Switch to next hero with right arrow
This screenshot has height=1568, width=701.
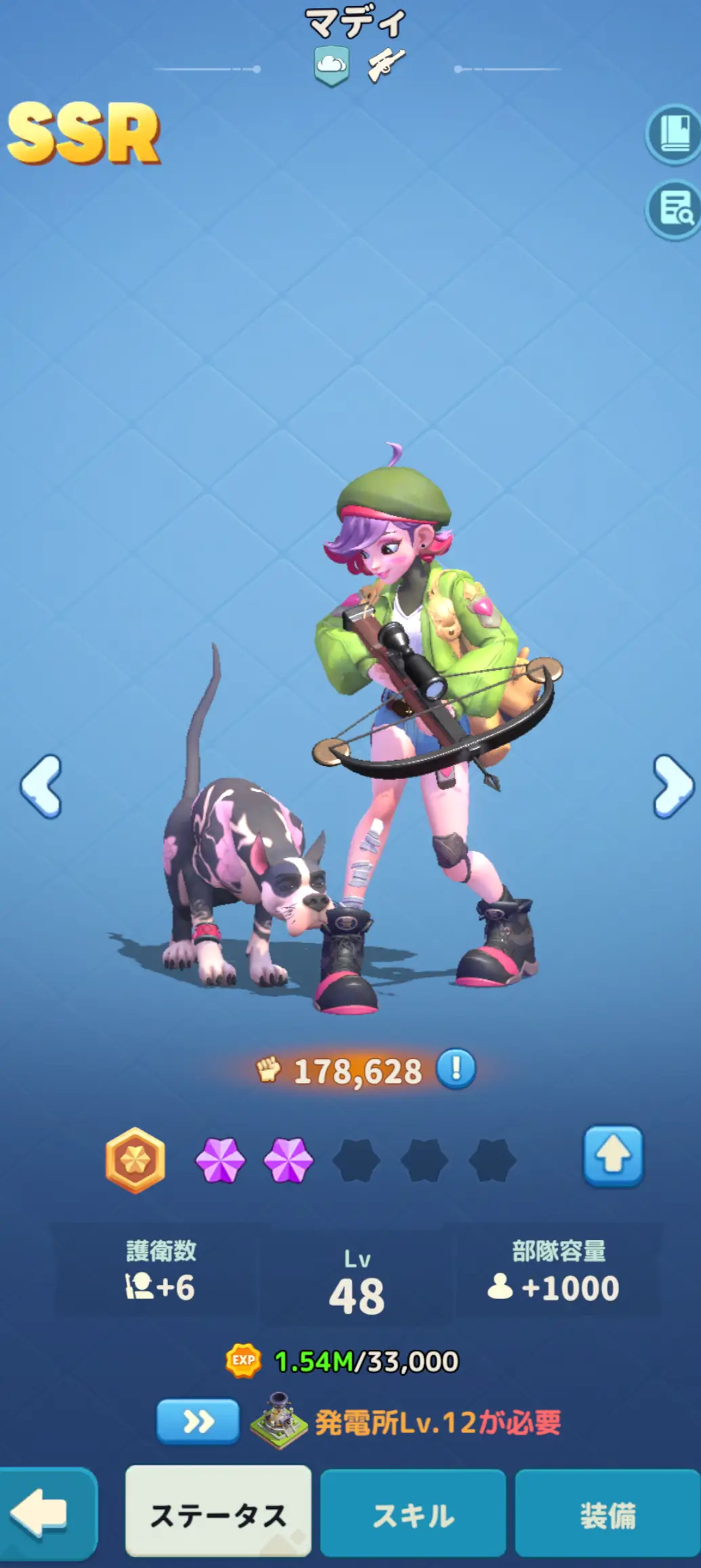(x=673, y=786)
